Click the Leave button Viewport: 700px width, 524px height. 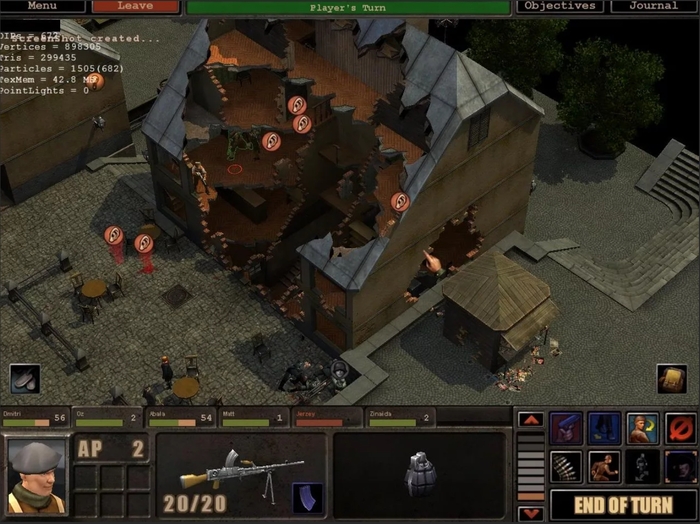coord(135,6)
